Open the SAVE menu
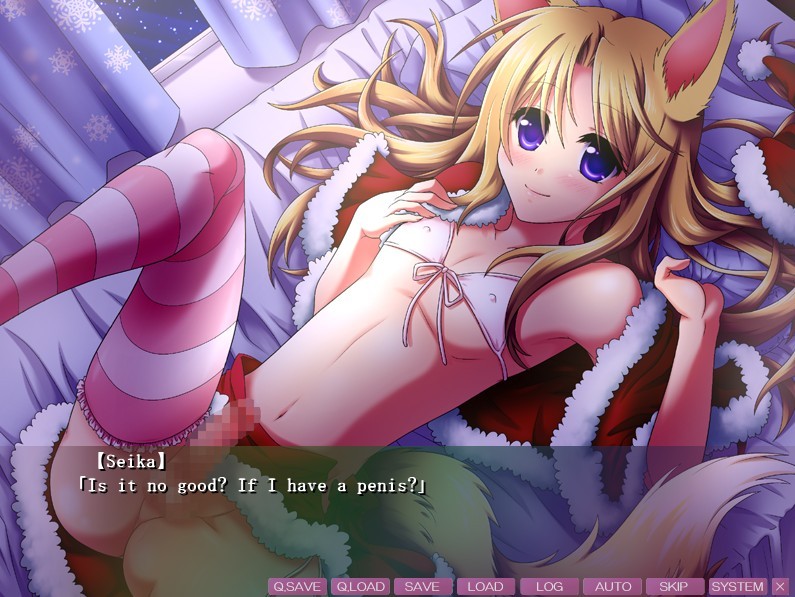This screenshot has width=795, height=597. pos(423,587)
